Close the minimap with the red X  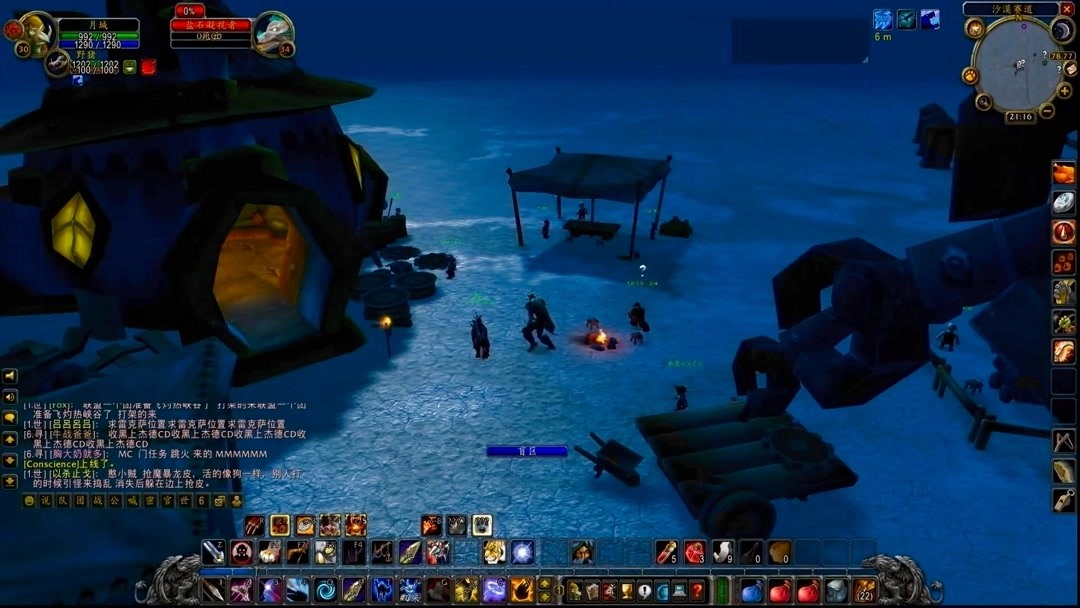click(1067, 8)
